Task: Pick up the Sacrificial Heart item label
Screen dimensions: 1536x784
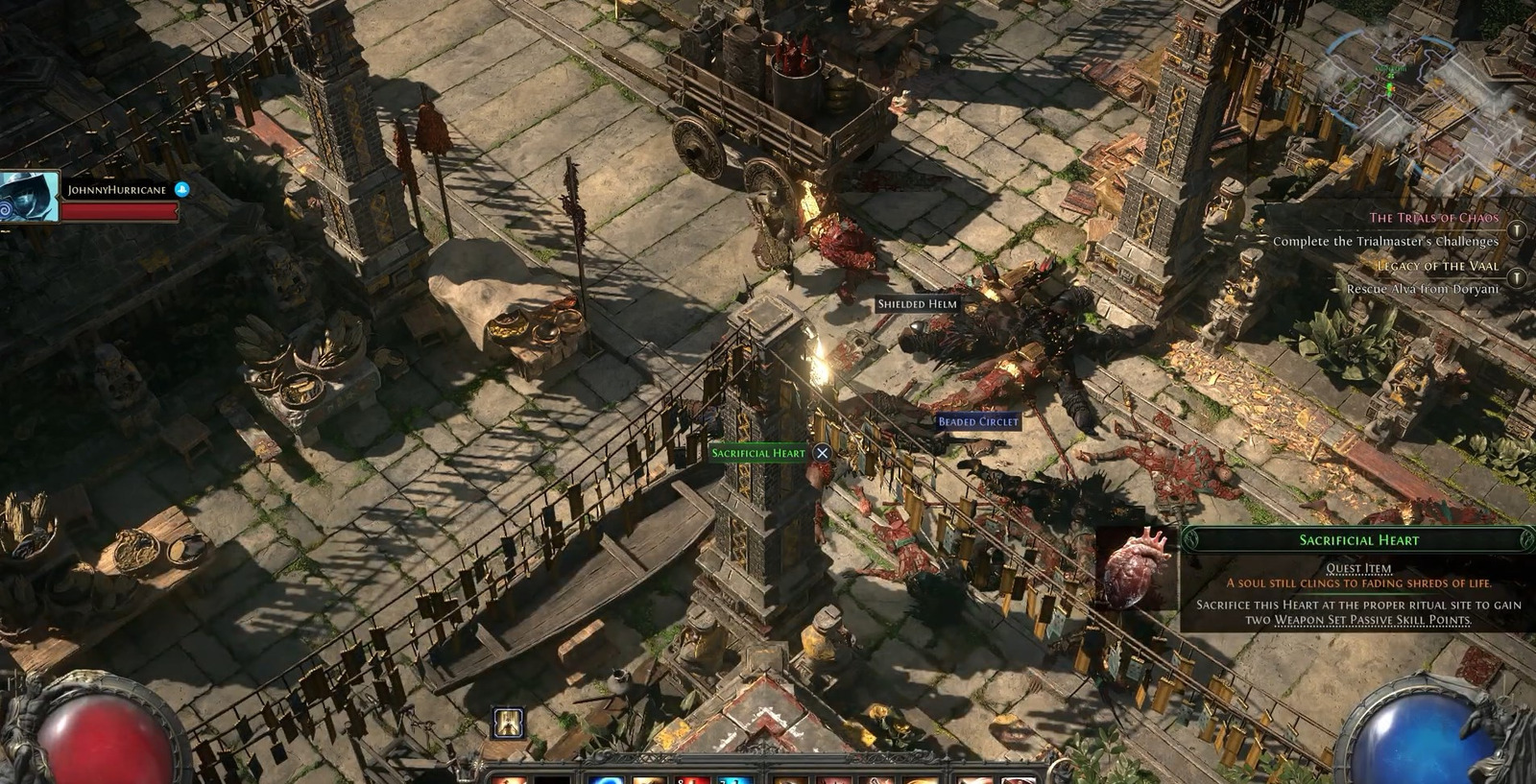Action: pyautogui.click(x=758, y=453)
